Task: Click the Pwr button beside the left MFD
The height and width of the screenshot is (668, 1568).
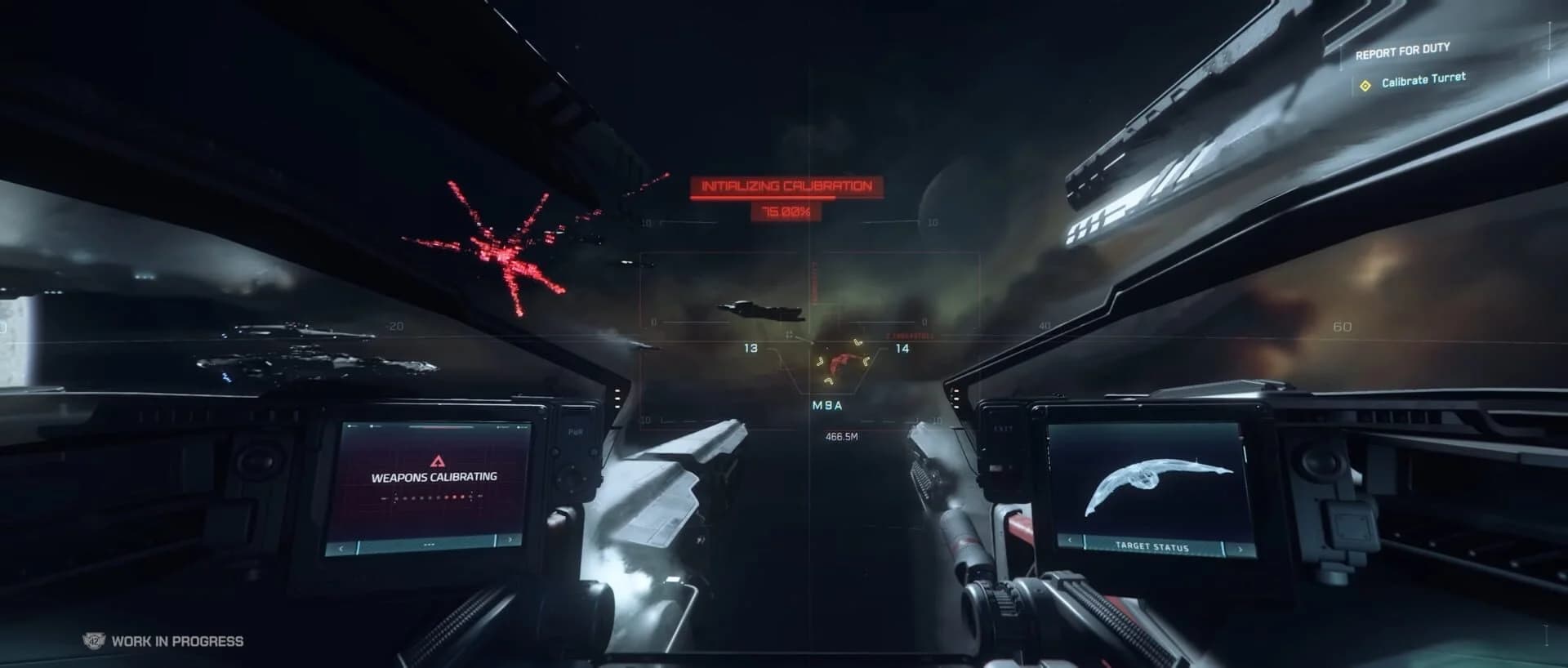Action: [577, 432]
